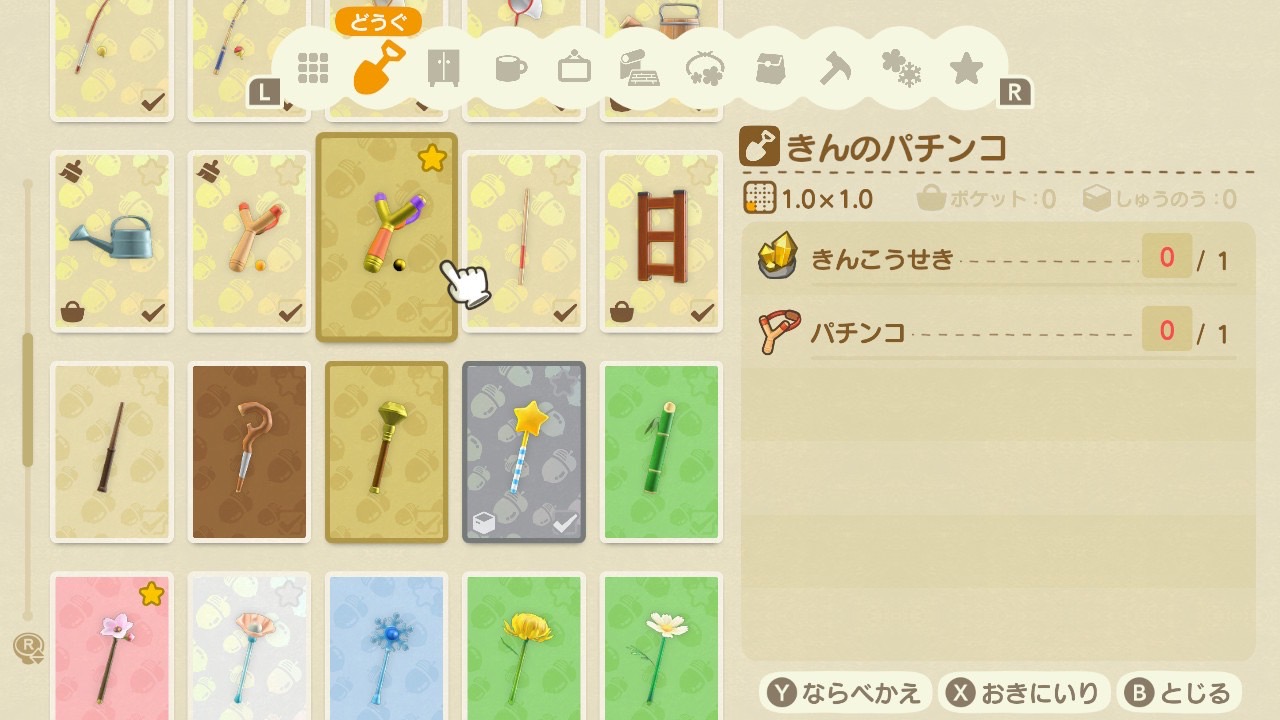This screenshot has width=1280, height=720.
Task: Open the all-recipes grid category icon
Action: 313,67
